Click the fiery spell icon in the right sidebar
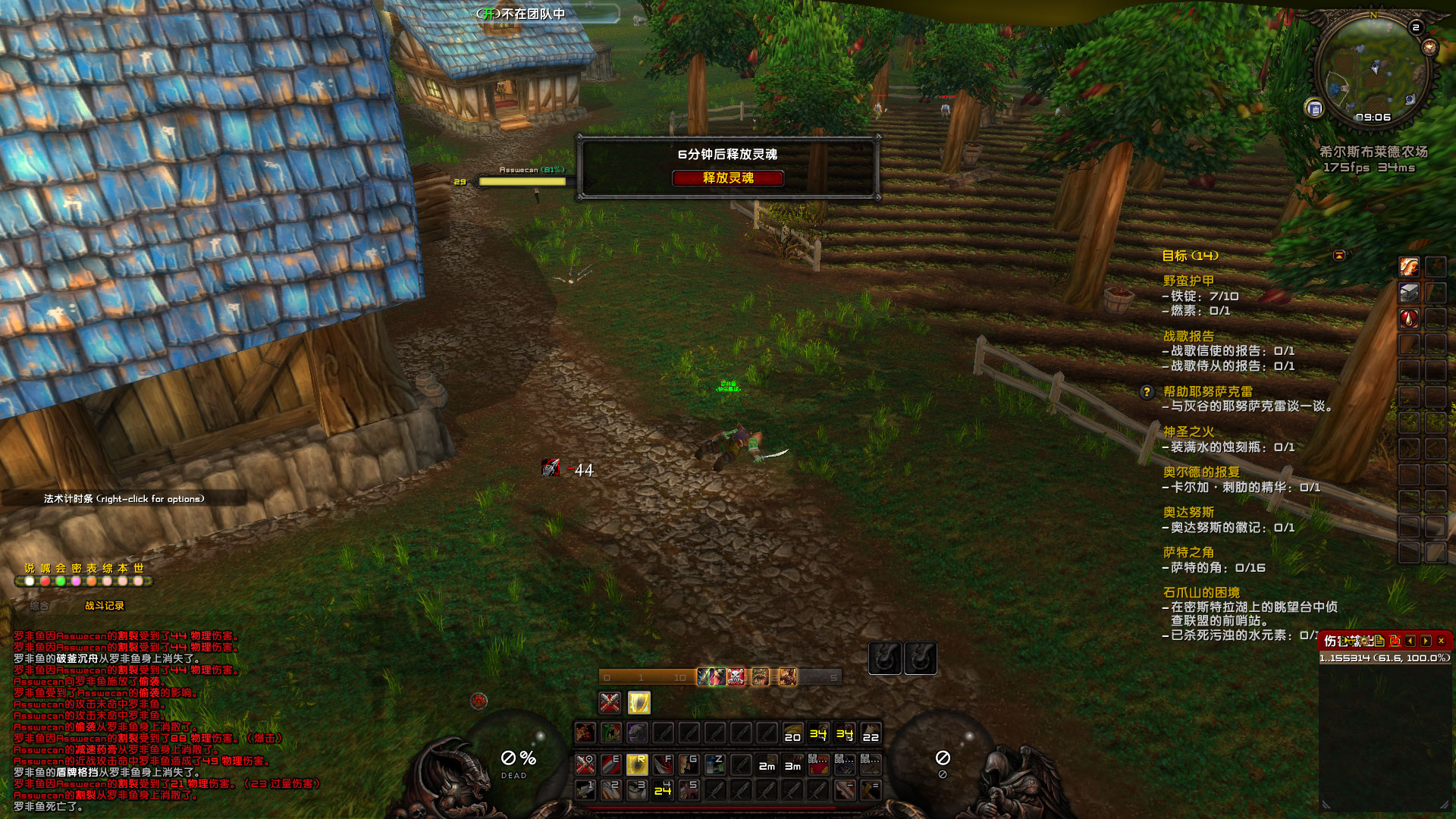 tap(1410, 266)
